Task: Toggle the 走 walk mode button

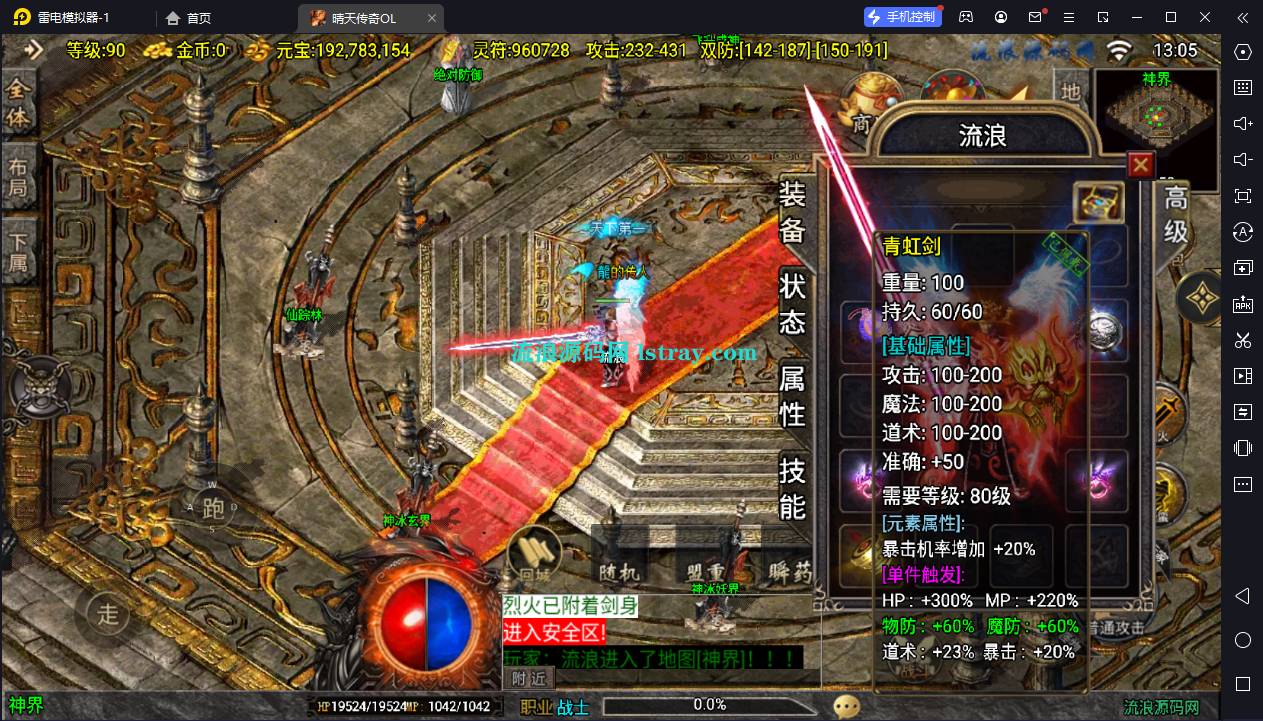Action: click(x=108, y=613)
